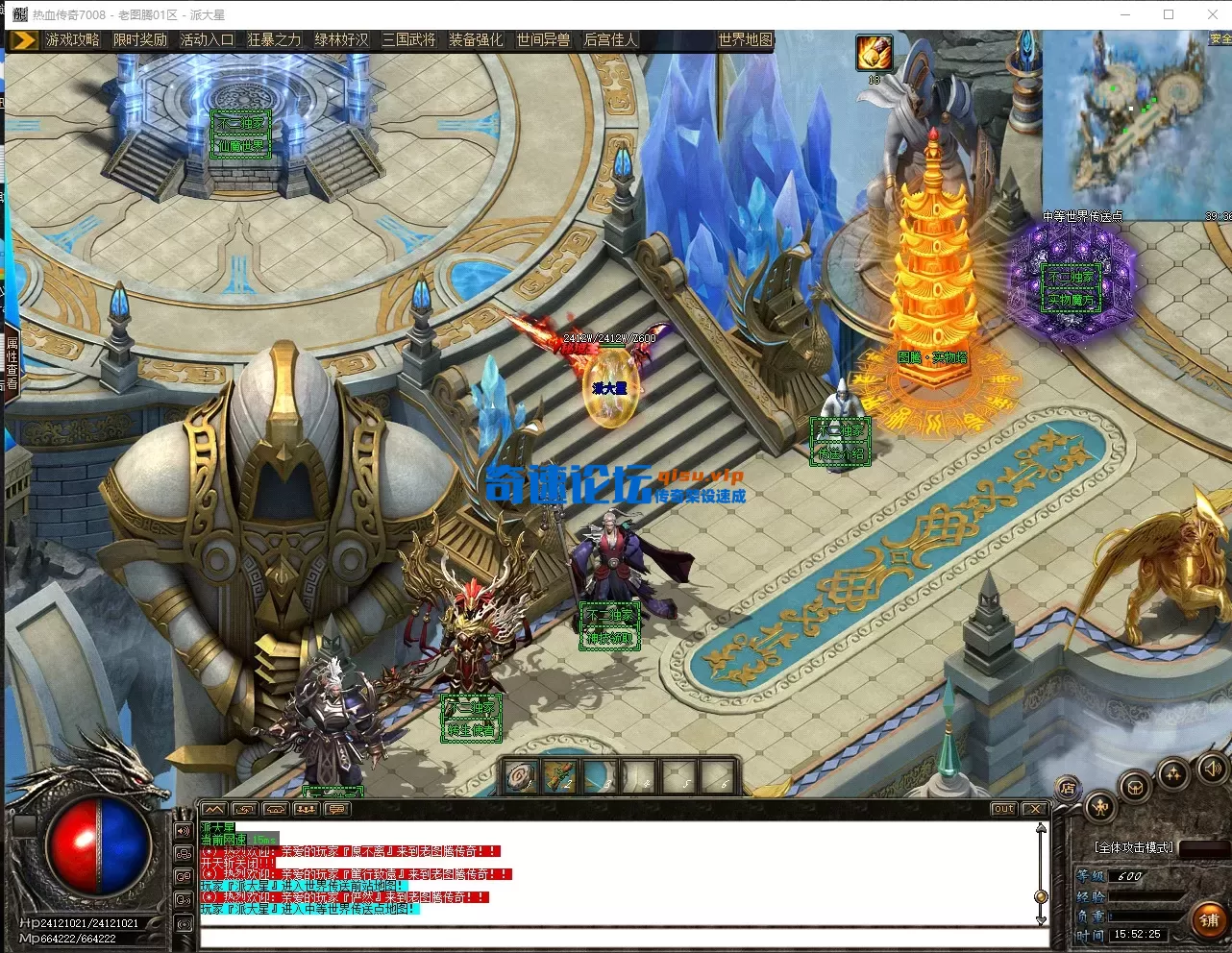
Task: Select the 后宫佳人 menu entry
Action: [611, 39]
